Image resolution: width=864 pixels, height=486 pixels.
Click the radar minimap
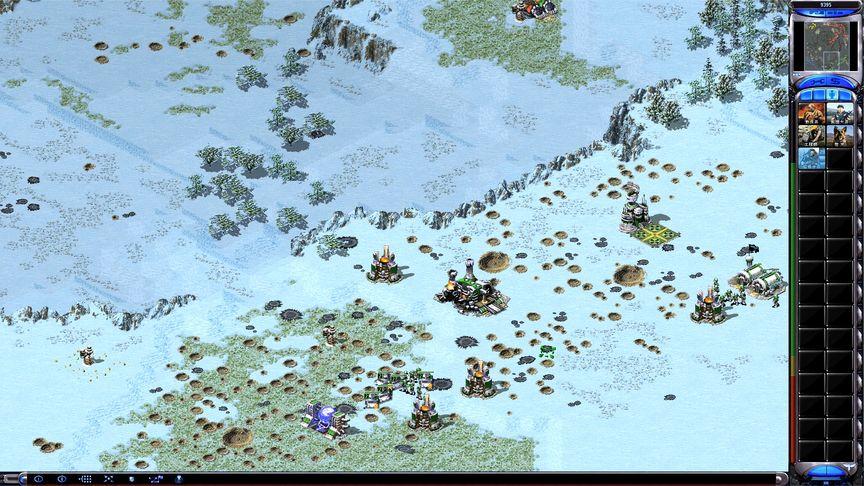(x=825, y=40)
